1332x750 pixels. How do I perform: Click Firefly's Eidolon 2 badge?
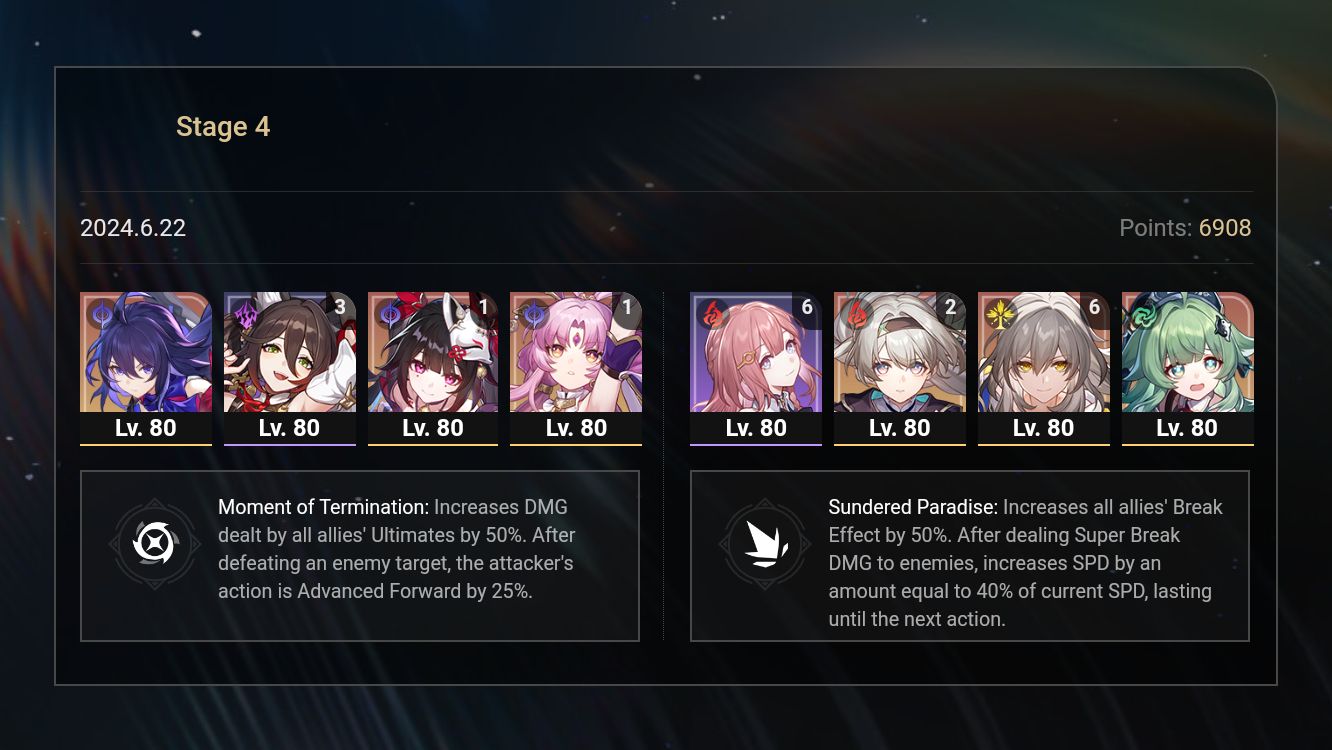(950, 308)
